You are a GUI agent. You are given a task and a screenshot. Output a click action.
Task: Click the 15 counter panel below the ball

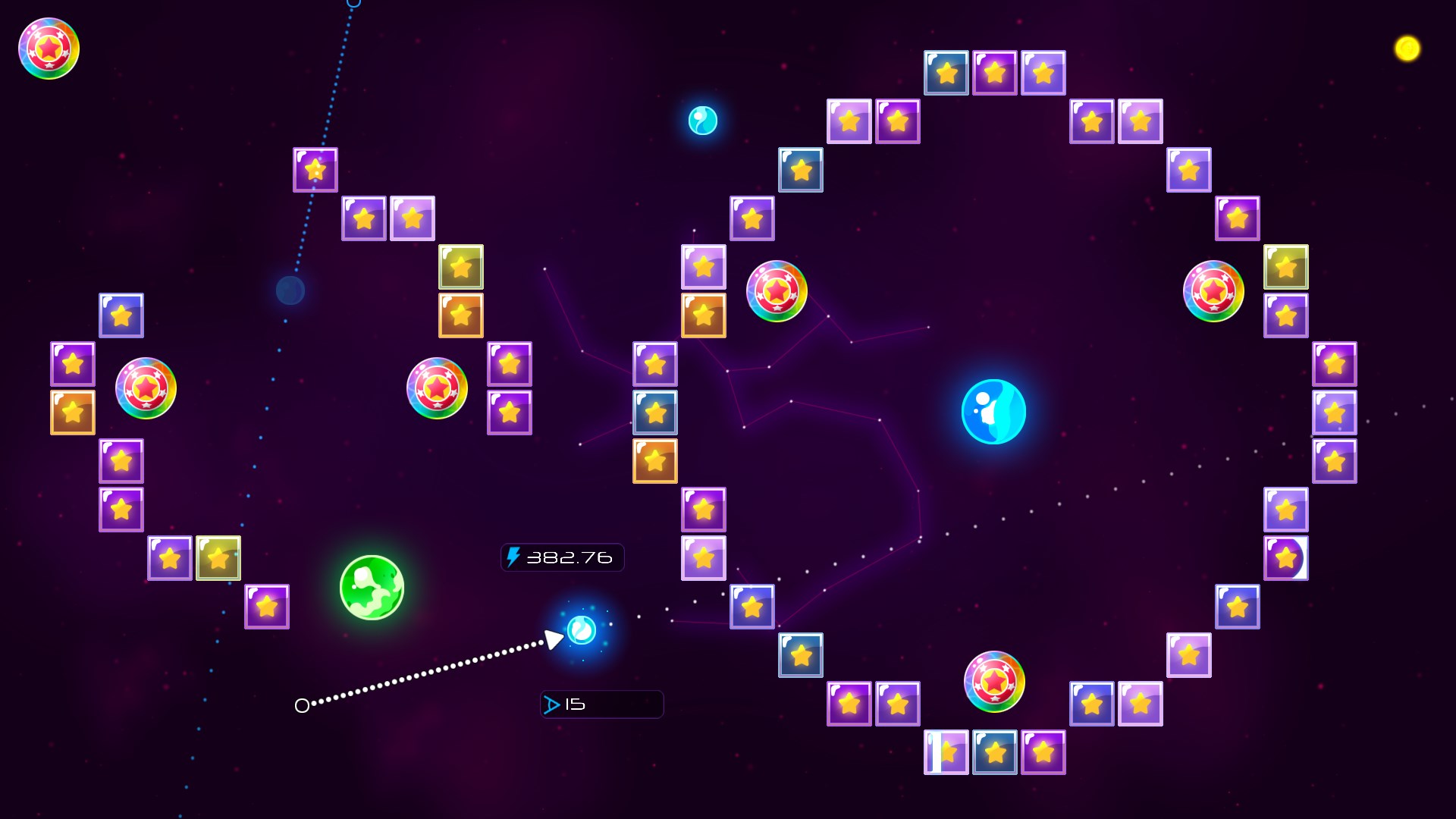[x=601, y=704]
